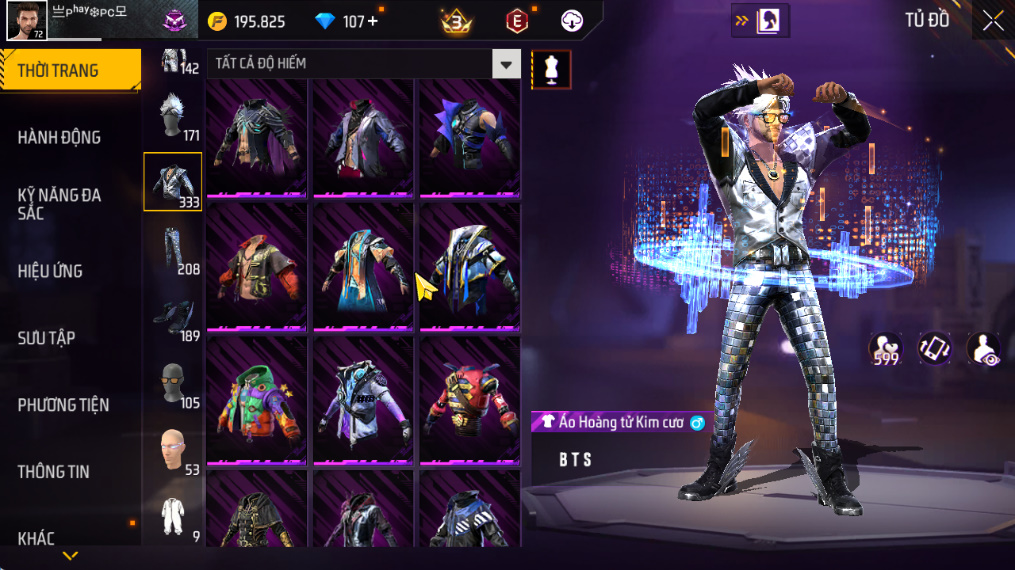Open the Thông Tin tab
1015x570 pixels.
point(54,472)
